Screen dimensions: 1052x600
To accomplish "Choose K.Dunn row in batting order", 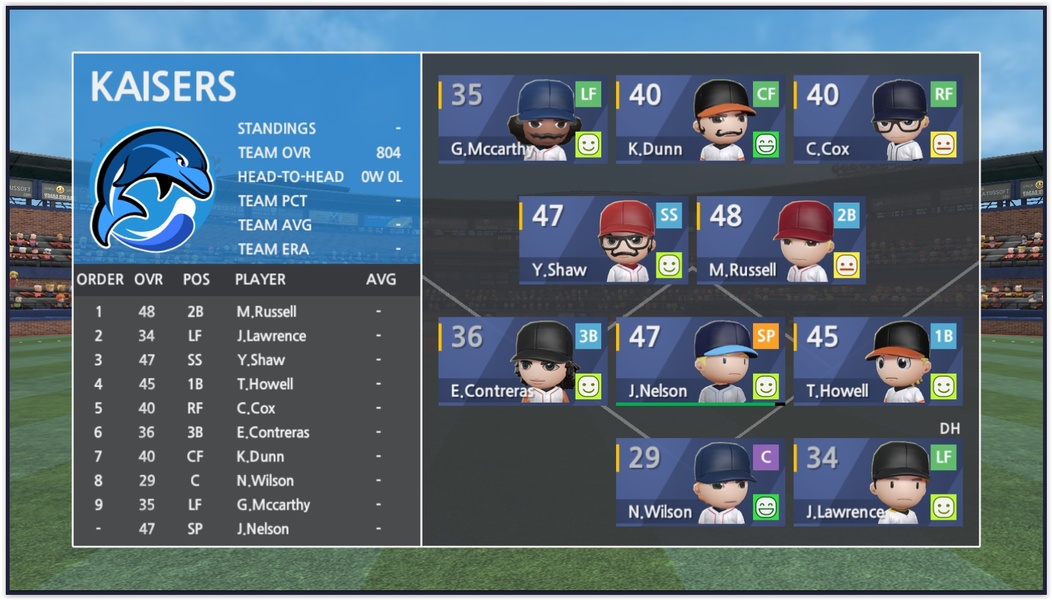I will tap(246, 457).
